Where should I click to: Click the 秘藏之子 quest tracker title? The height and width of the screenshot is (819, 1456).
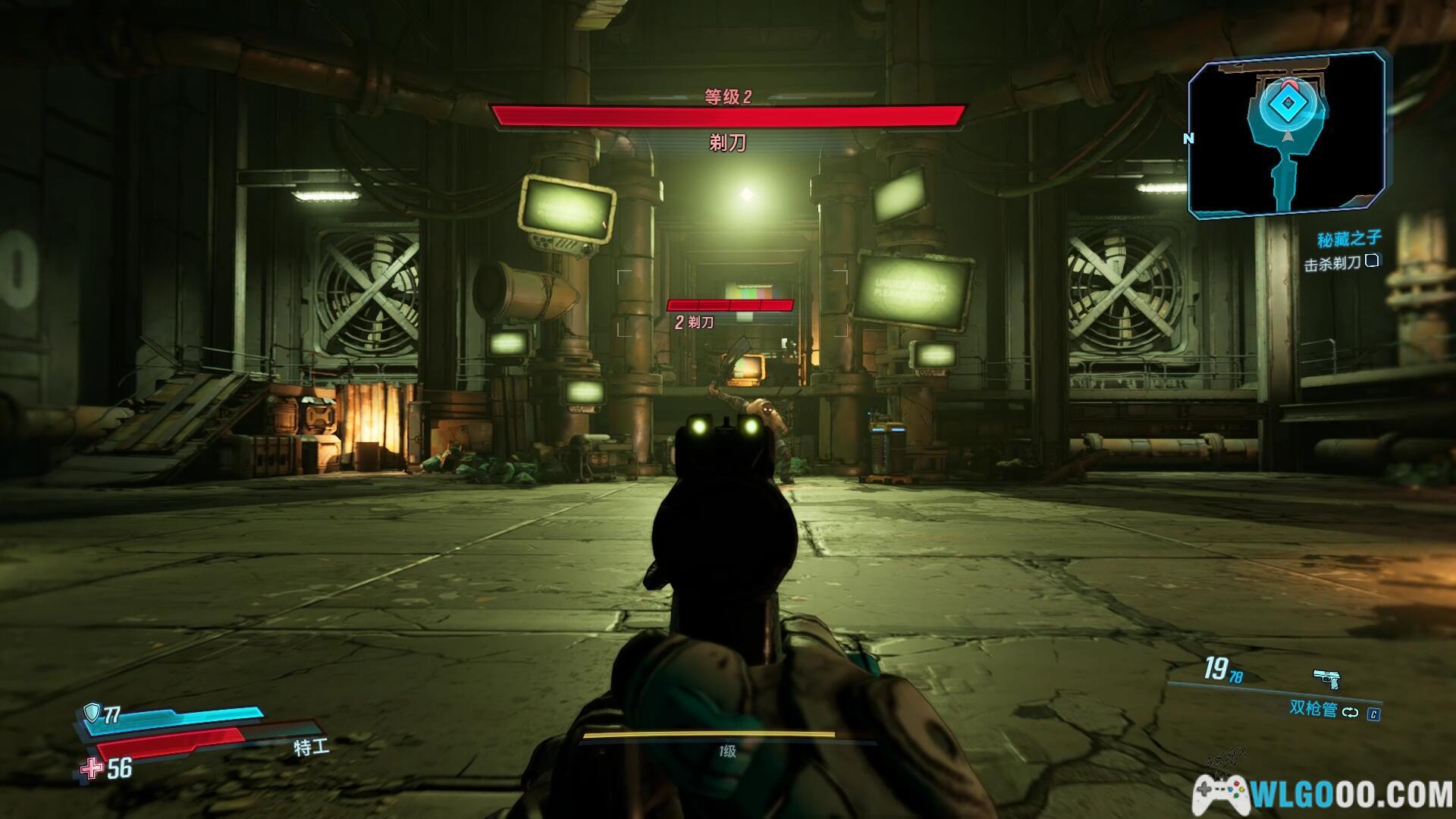1349,240
